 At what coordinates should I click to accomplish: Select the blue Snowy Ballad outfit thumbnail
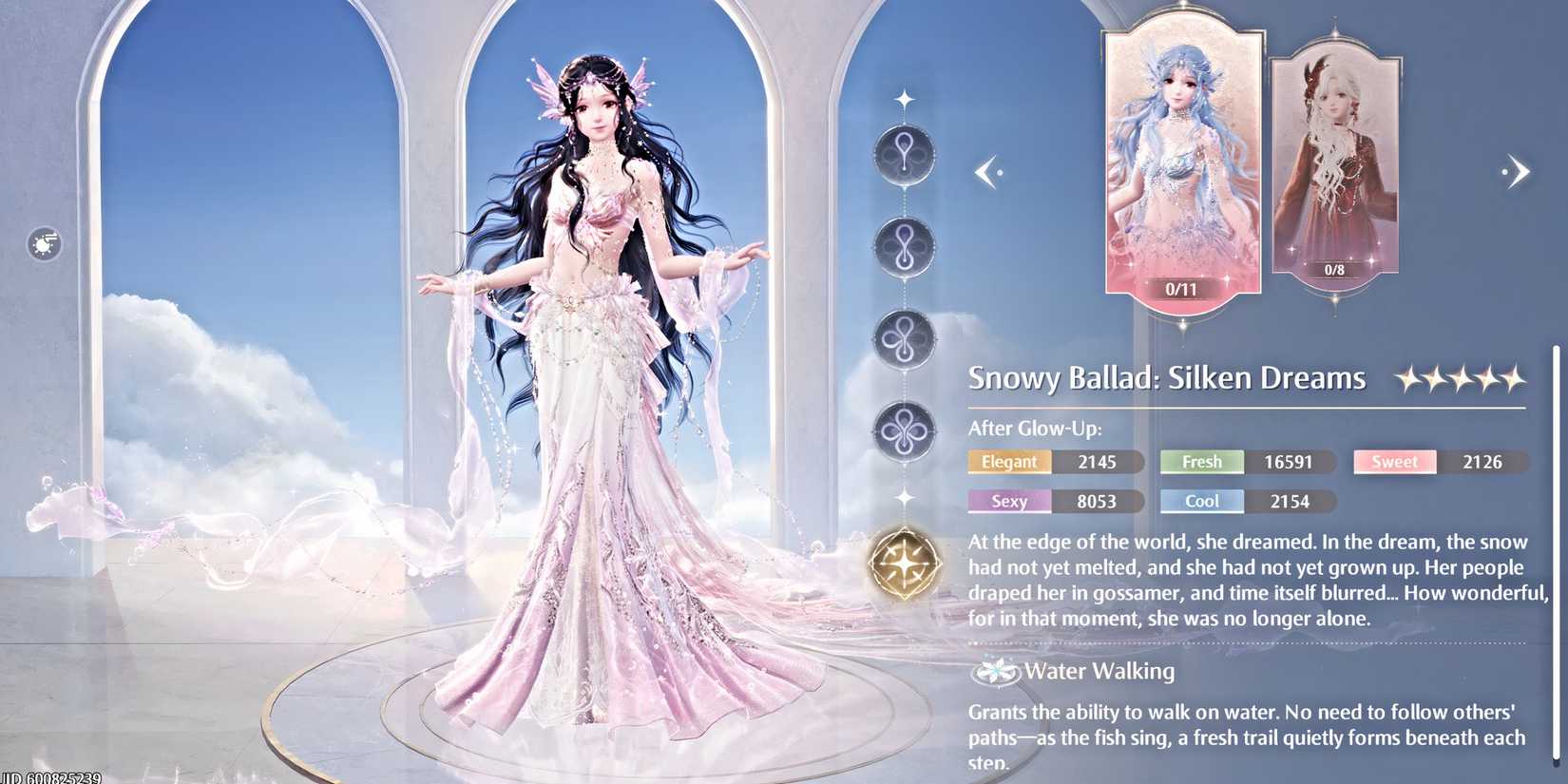(1181, 162)
